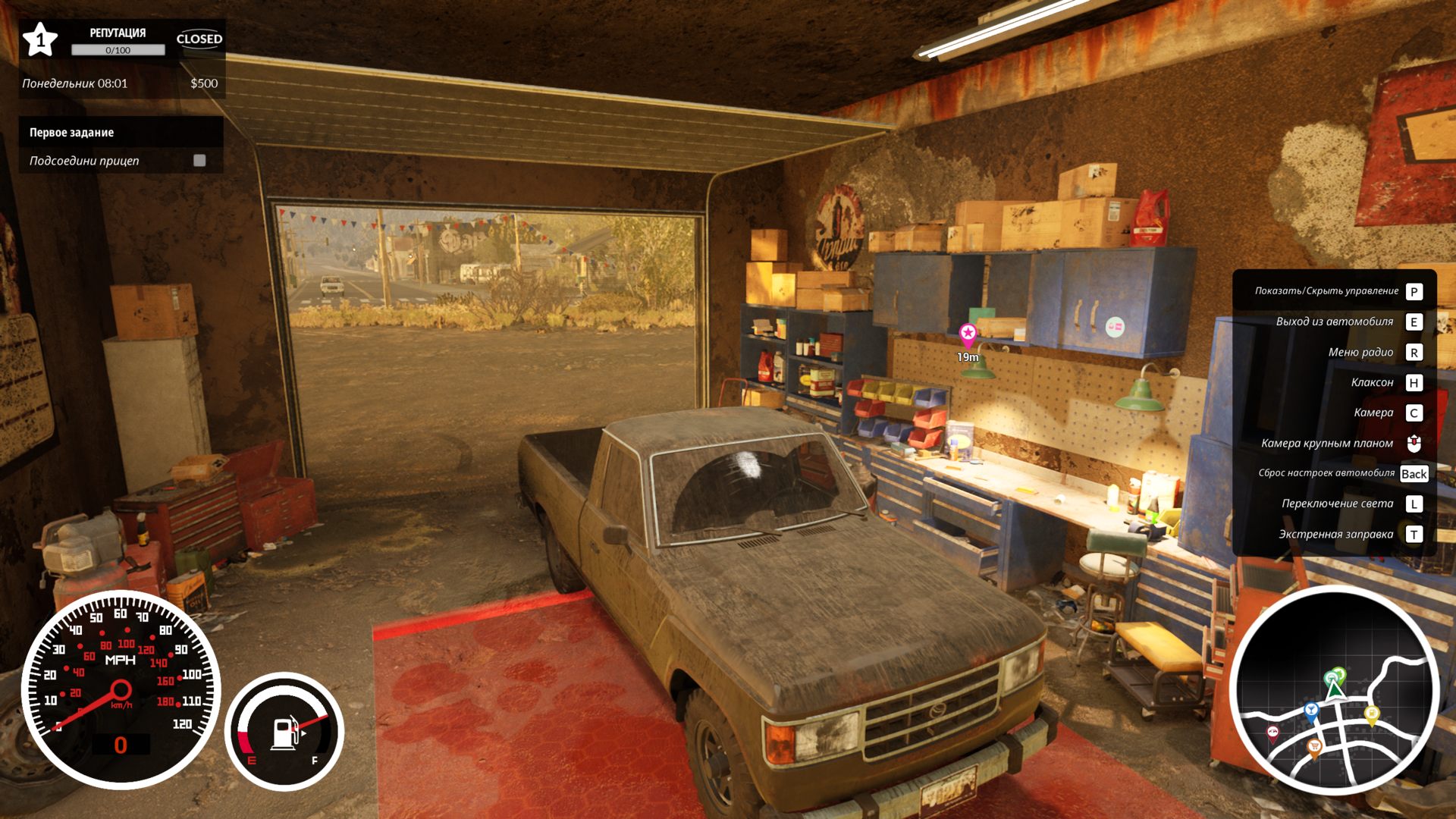The width and height of the screenshot is (1456, 819).
Task: Select the dark red car marker on minimap
Action: pyautogui.click(x=1272, y=732)
